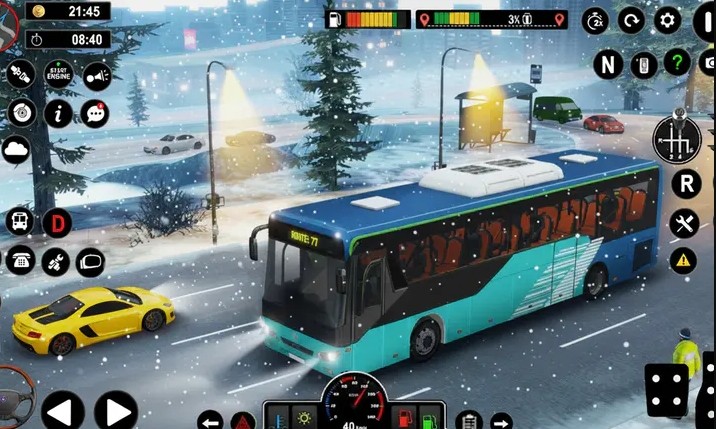Image resolution: width=716 pixels, height=429 pixels.
Task: Open the telephone button
Action: coord(19,260)
